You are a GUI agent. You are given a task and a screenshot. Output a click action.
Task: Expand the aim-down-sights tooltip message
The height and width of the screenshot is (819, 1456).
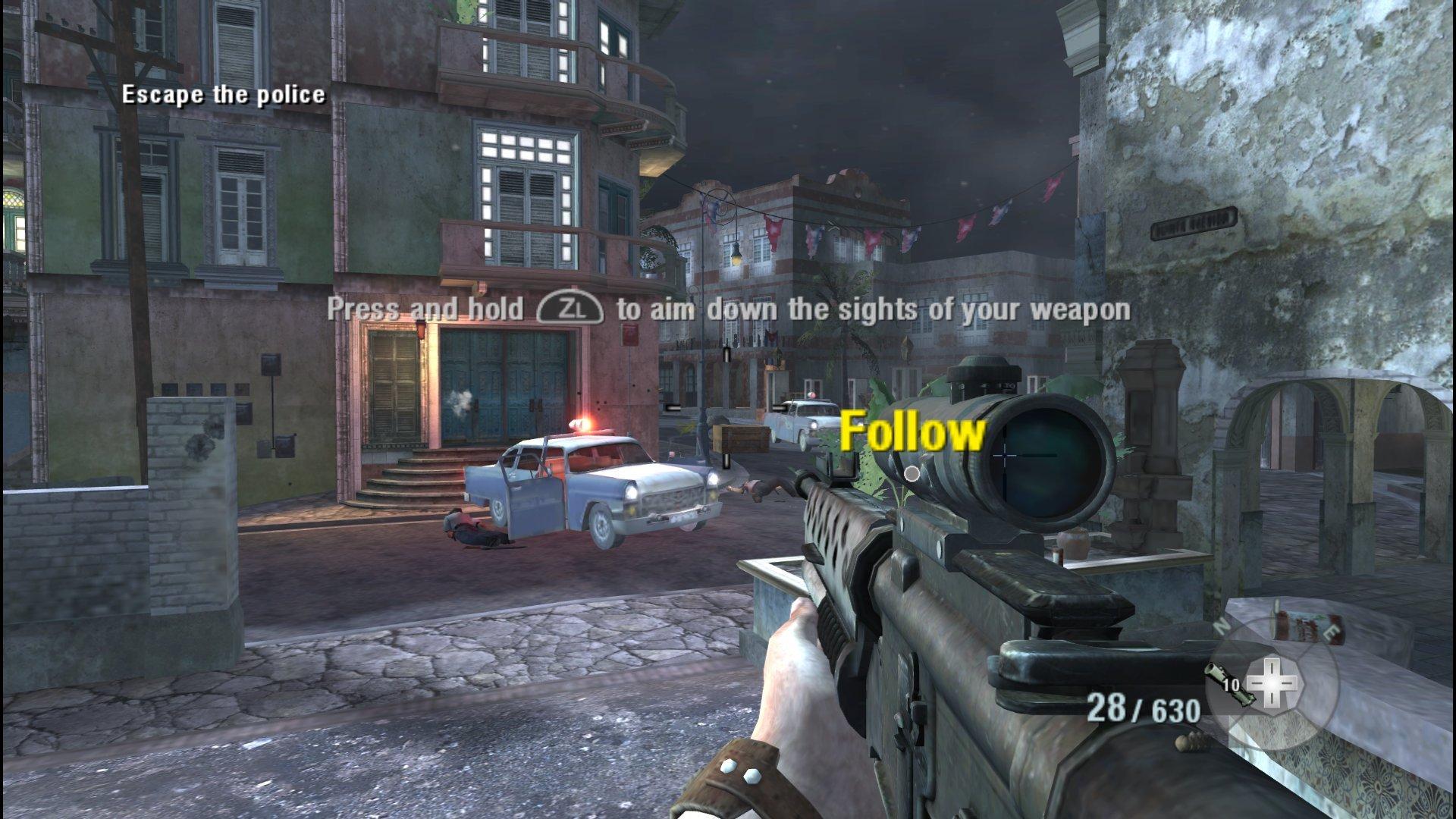(x=728, y=310)
